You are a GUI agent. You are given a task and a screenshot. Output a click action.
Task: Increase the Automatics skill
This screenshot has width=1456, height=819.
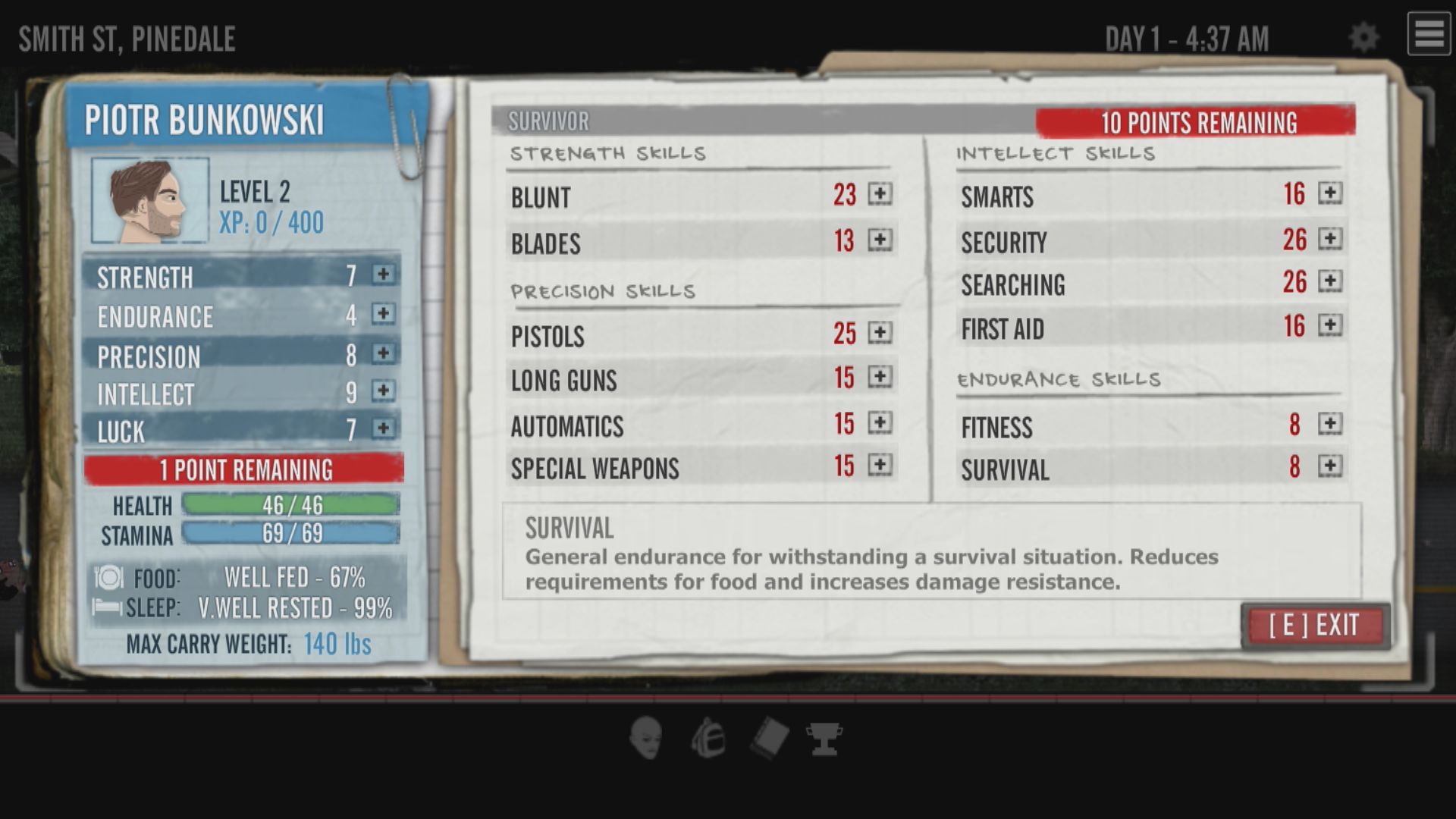point(880,422)
